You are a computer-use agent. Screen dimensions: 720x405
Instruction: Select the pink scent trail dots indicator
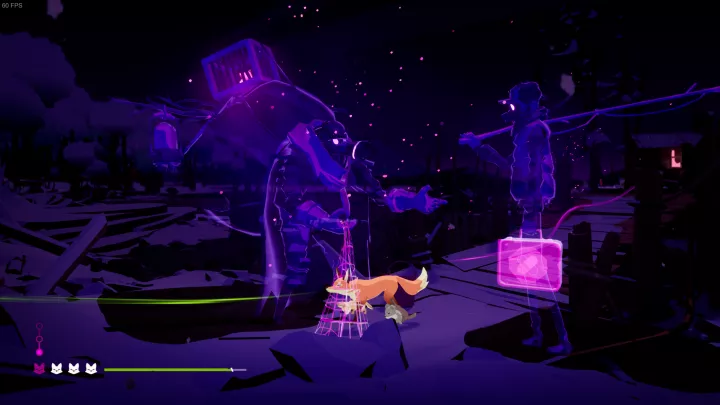pyautogui.click(x=40, y=340)
